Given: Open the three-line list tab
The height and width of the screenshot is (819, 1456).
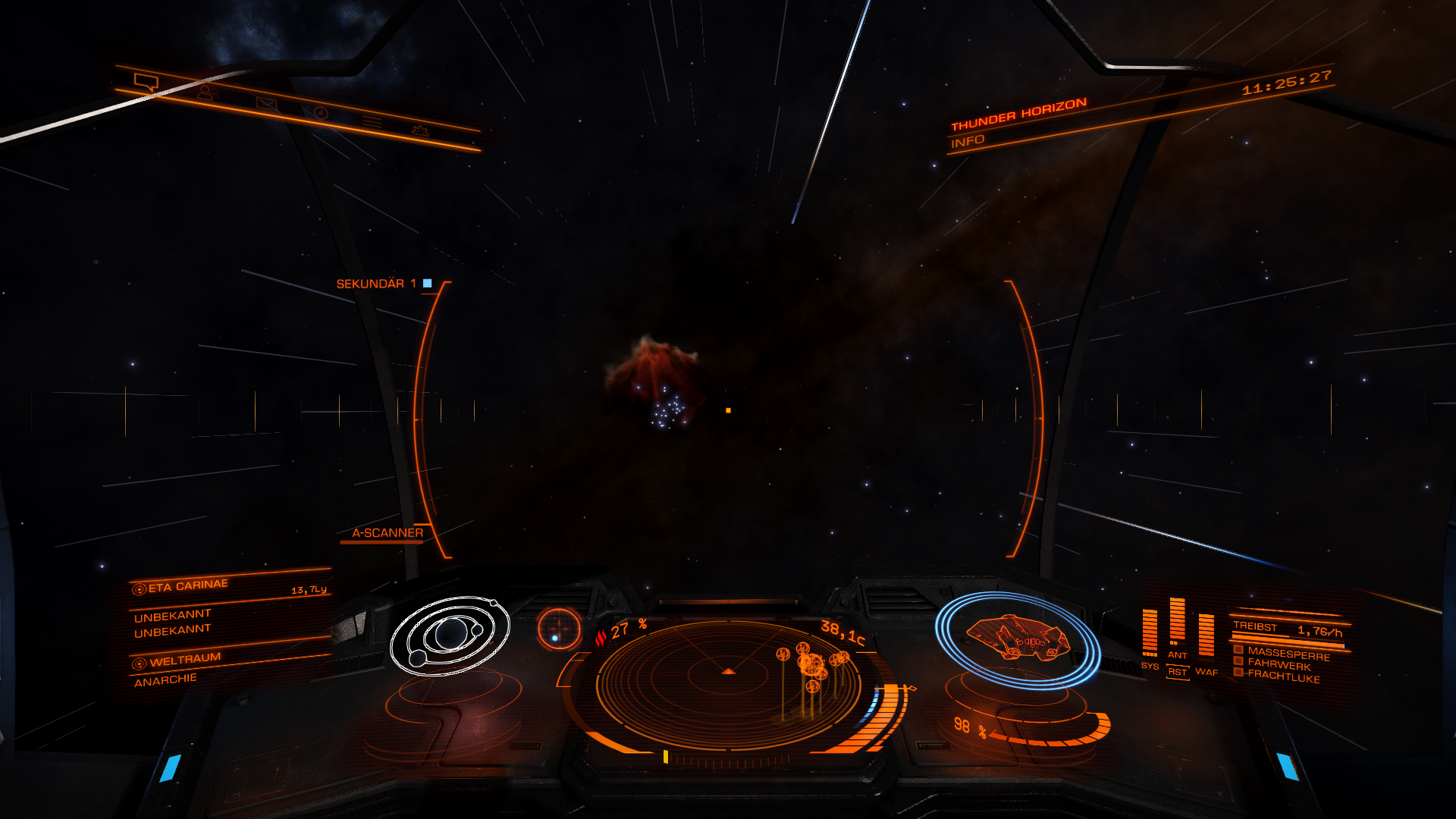Looking at the screenshot, I should [x=372, y=121].
